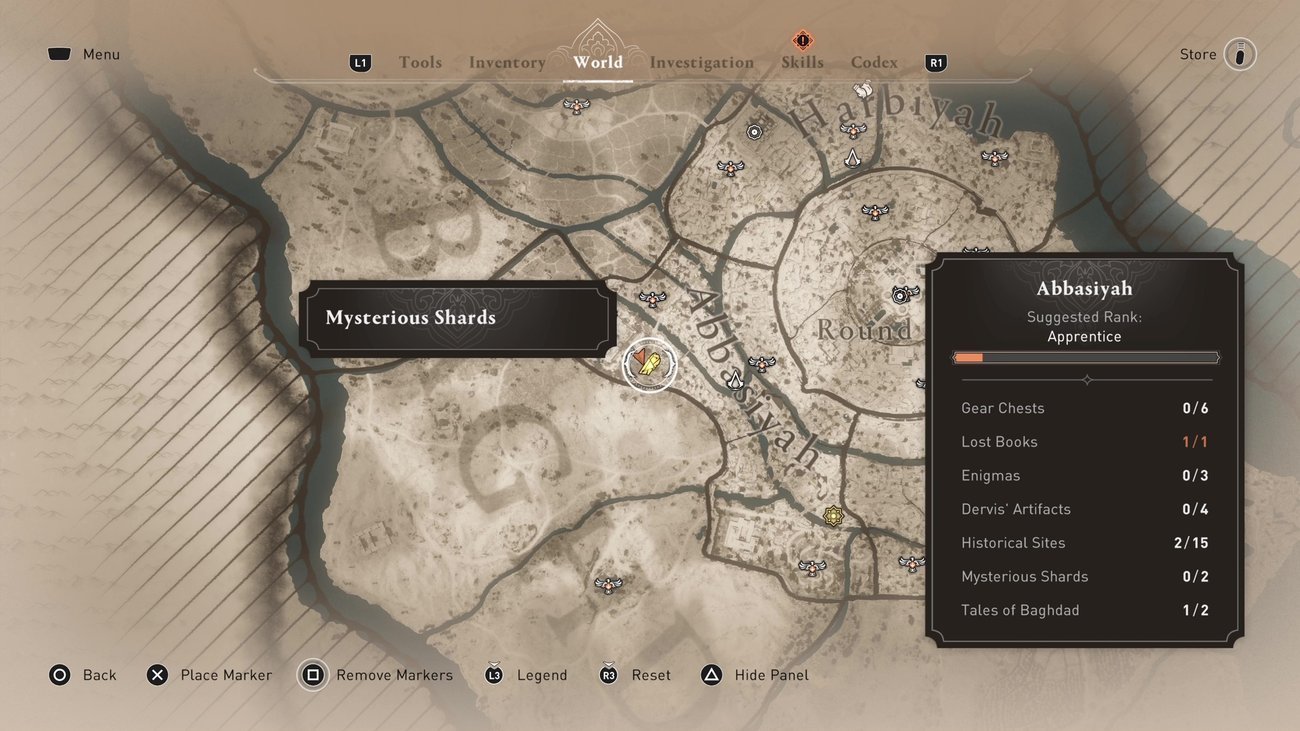Pick the Dervis' Artifacts entry

pyautogui.click(x=1084, y=509)
